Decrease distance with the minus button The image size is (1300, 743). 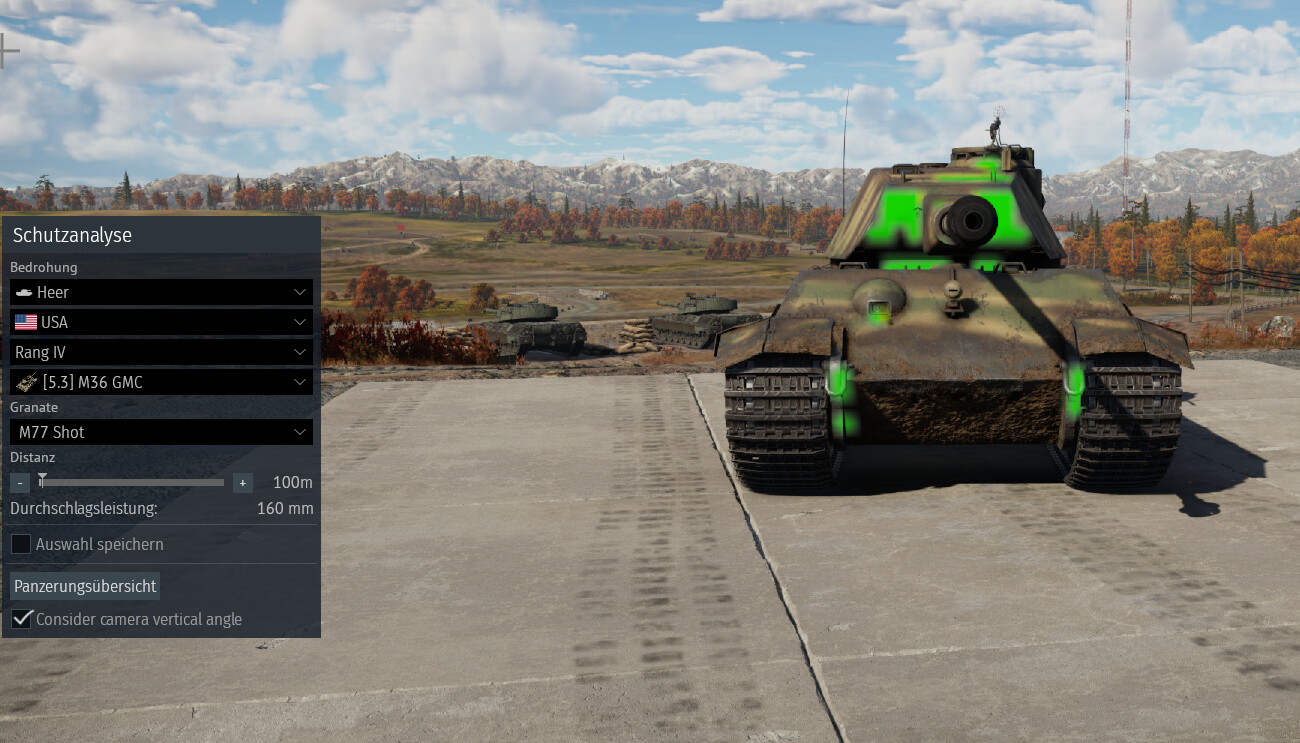pos(20,483)
